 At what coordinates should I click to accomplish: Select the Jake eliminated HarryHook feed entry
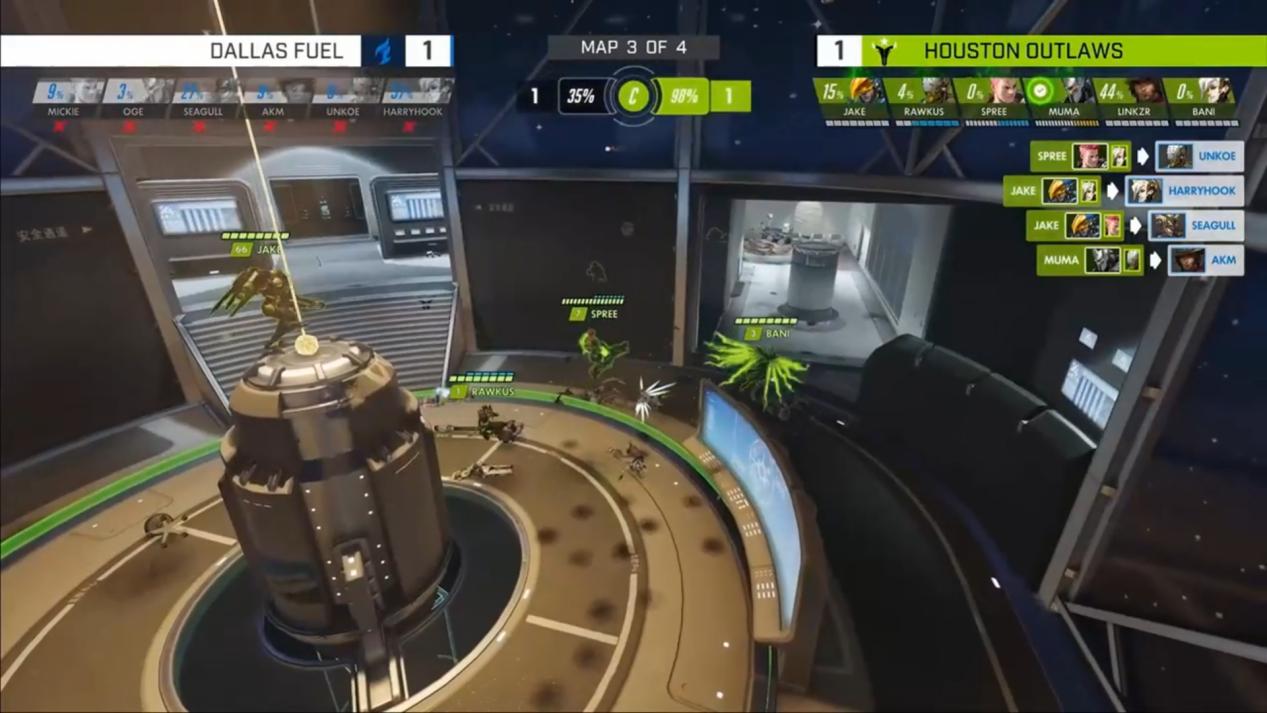[x=1124, y=190]
